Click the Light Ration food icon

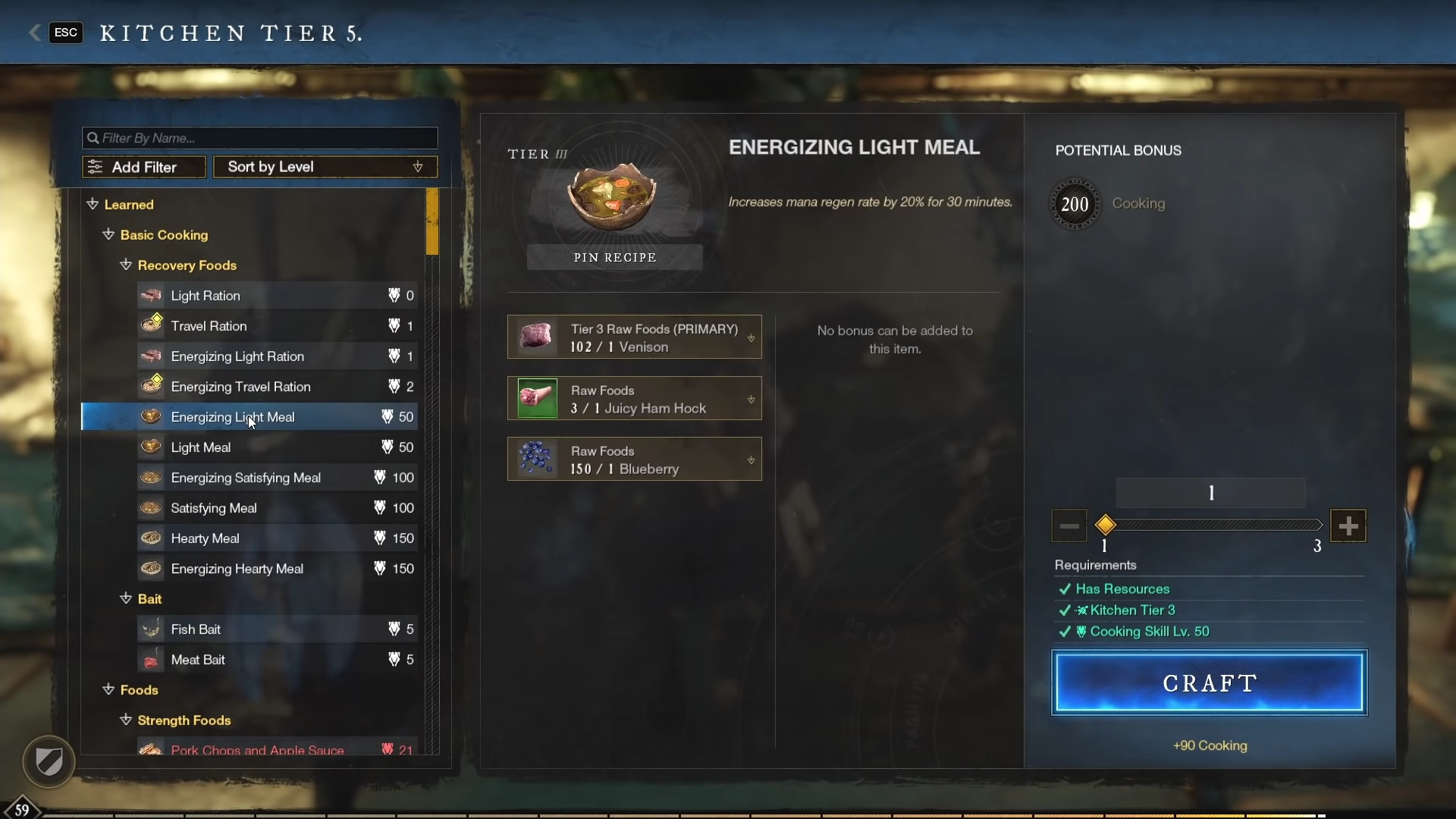click(151, 295)
